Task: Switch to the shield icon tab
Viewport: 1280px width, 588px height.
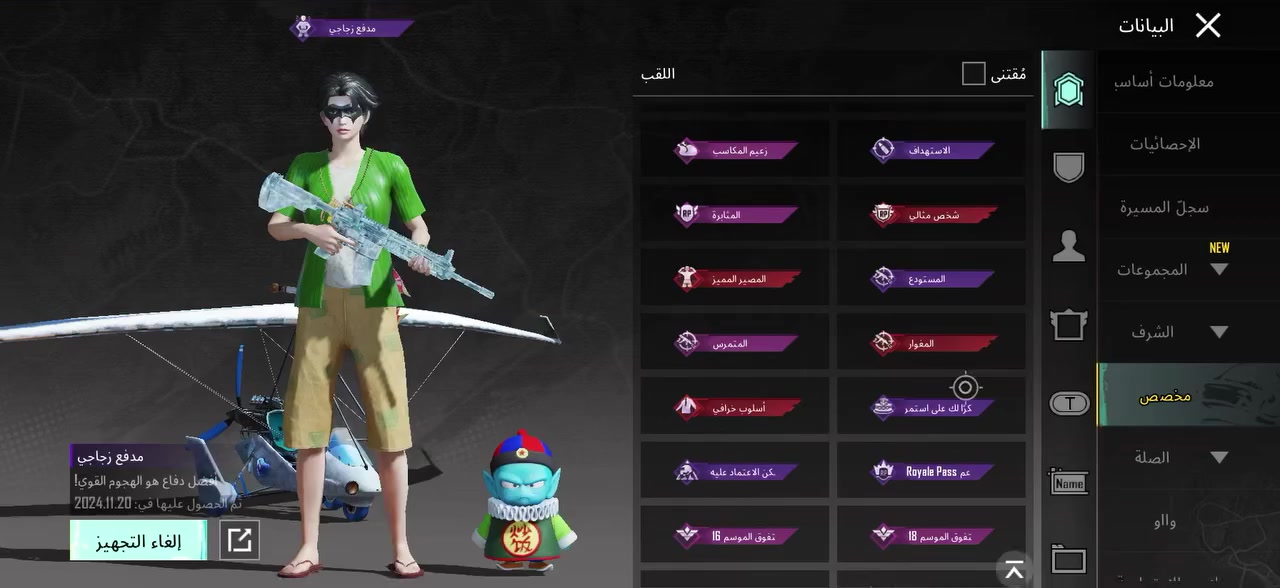Action: tap(1068, 167)
